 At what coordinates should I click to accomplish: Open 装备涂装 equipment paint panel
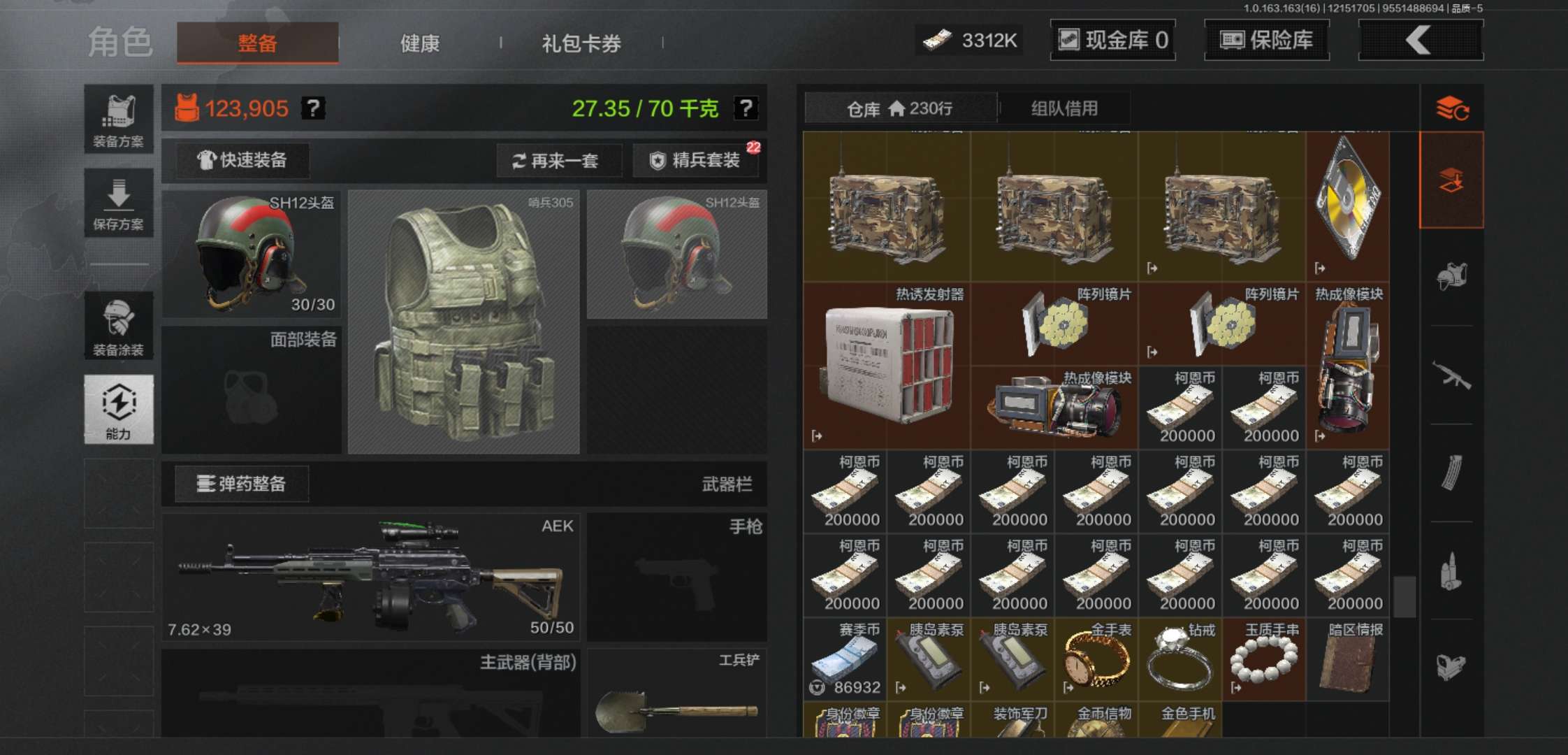click(x=119, y=327)
